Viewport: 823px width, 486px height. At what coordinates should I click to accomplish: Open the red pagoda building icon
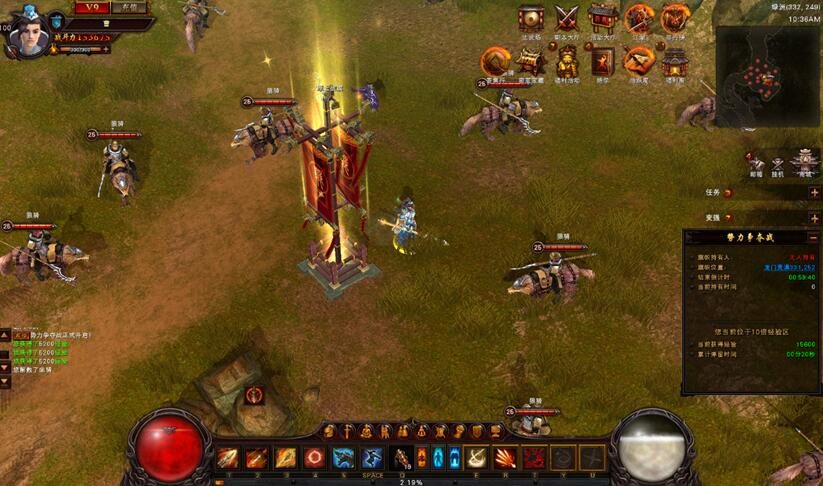(x=674, y=60)
